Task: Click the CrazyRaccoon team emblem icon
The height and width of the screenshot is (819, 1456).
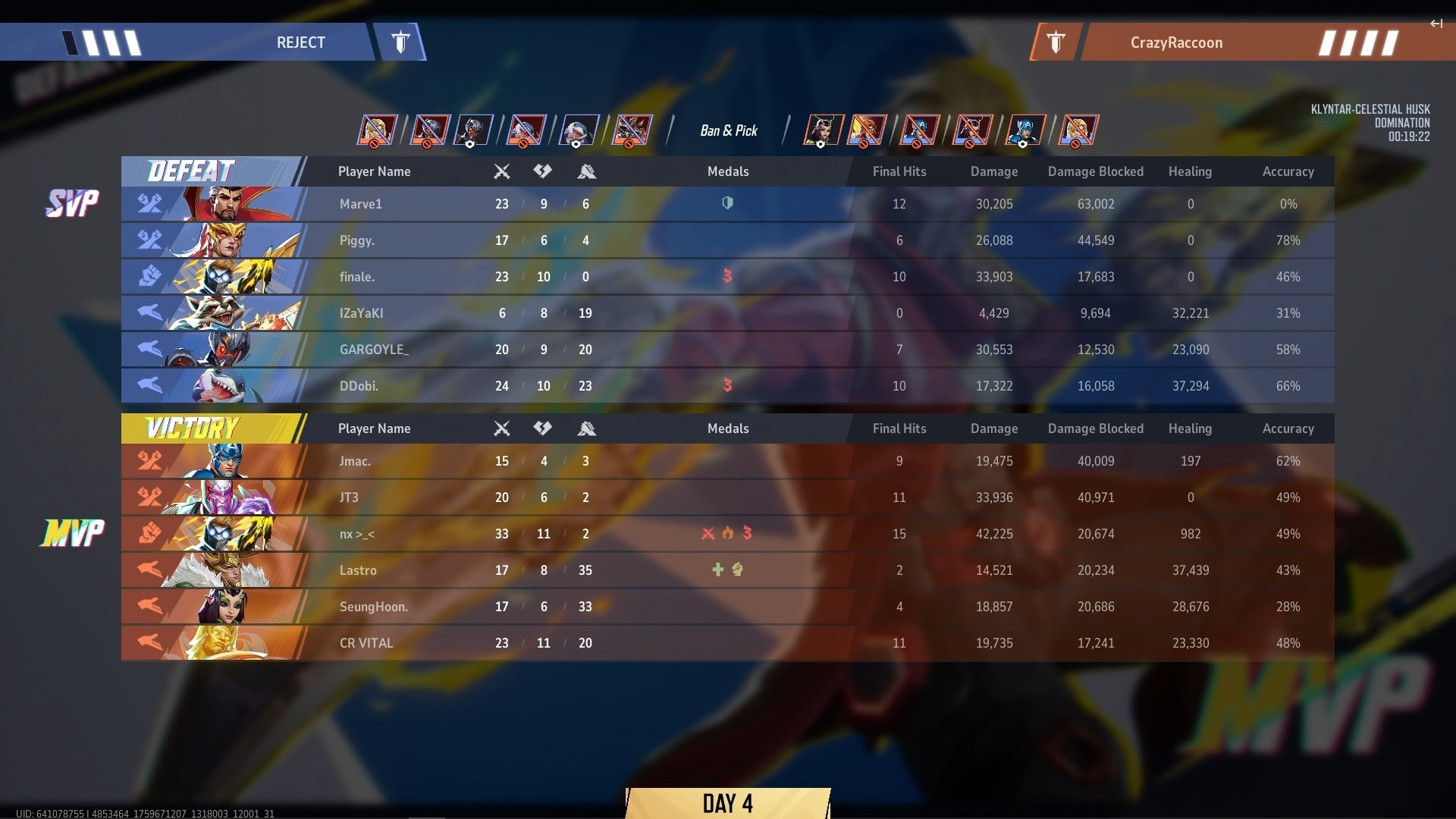Action: pyautogui.click(x=1055, y=42)
